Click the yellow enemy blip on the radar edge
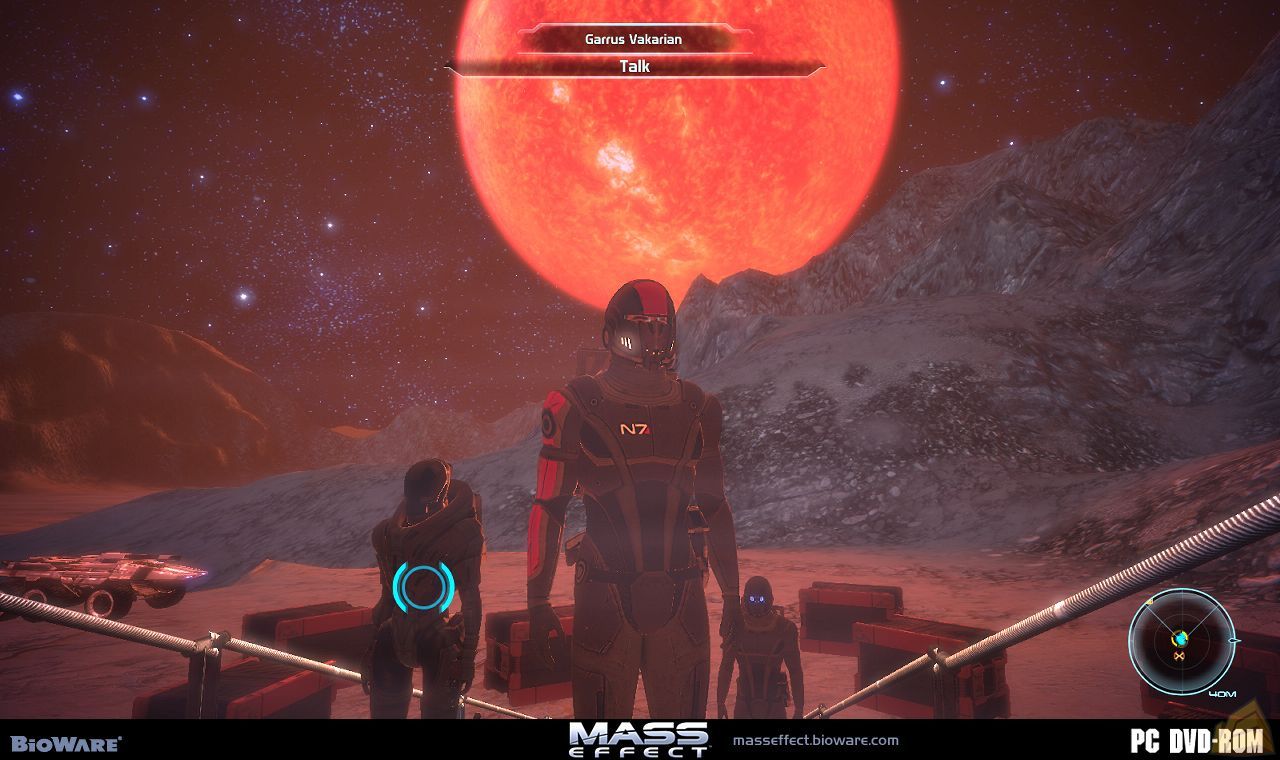Screen dimensions: 1280x760 pos(1149,601)
